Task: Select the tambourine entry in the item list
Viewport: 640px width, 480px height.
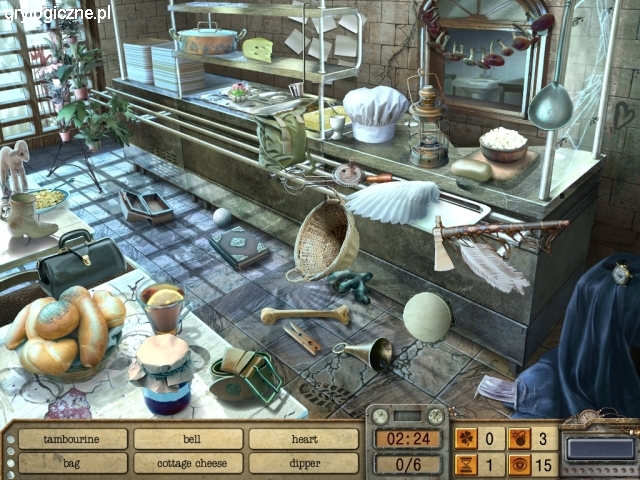Action: point(72,439)
